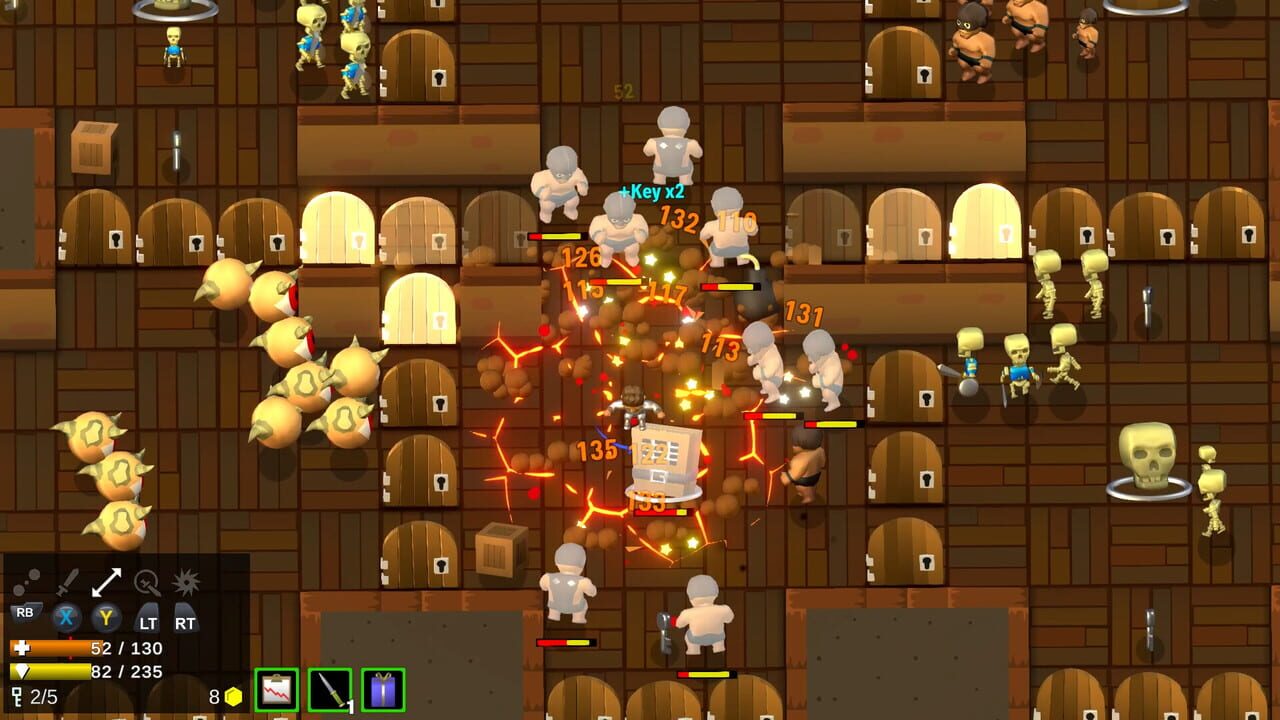
Task: Click the dagger-lens ability icon above LT
Action: pos(148,582)
